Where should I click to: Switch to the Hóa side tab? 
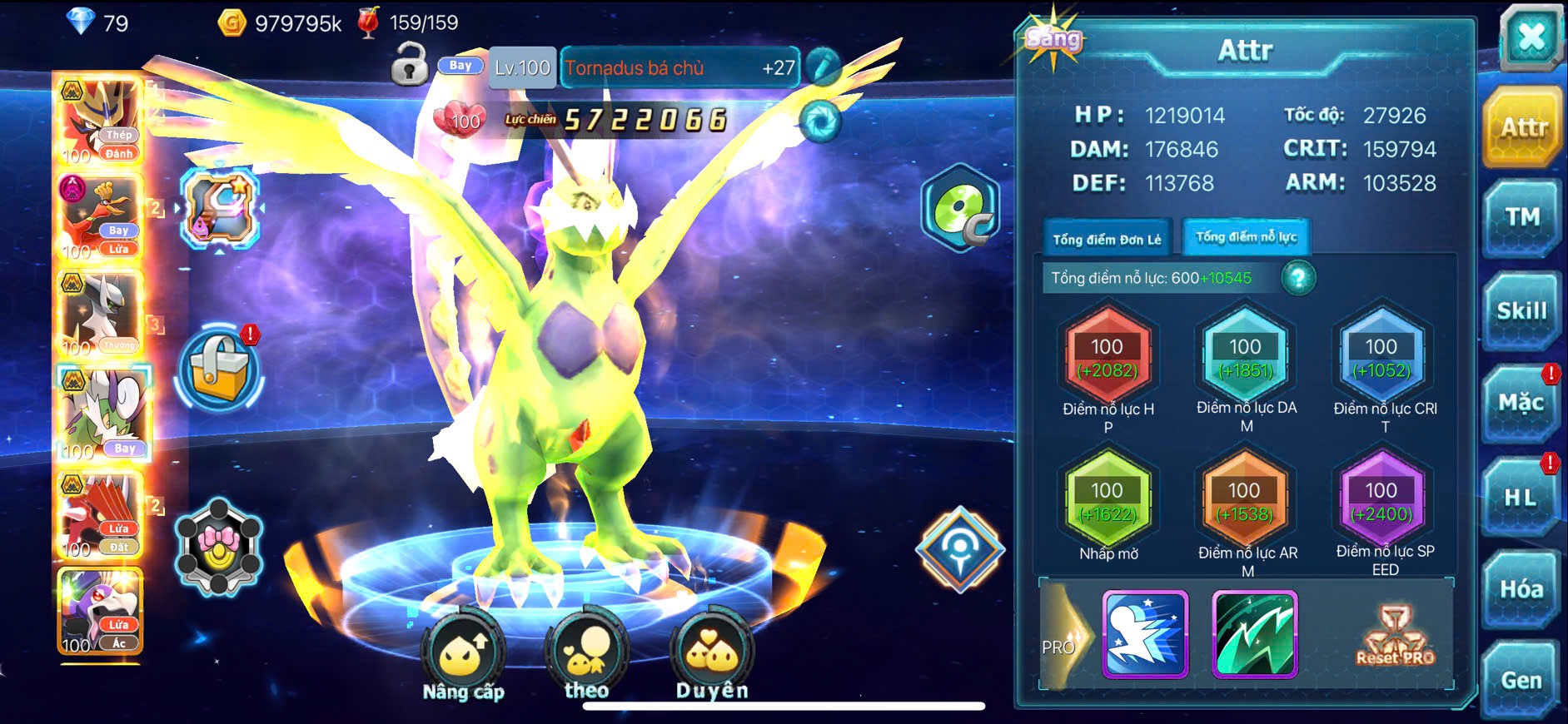tap(1521, 590)
